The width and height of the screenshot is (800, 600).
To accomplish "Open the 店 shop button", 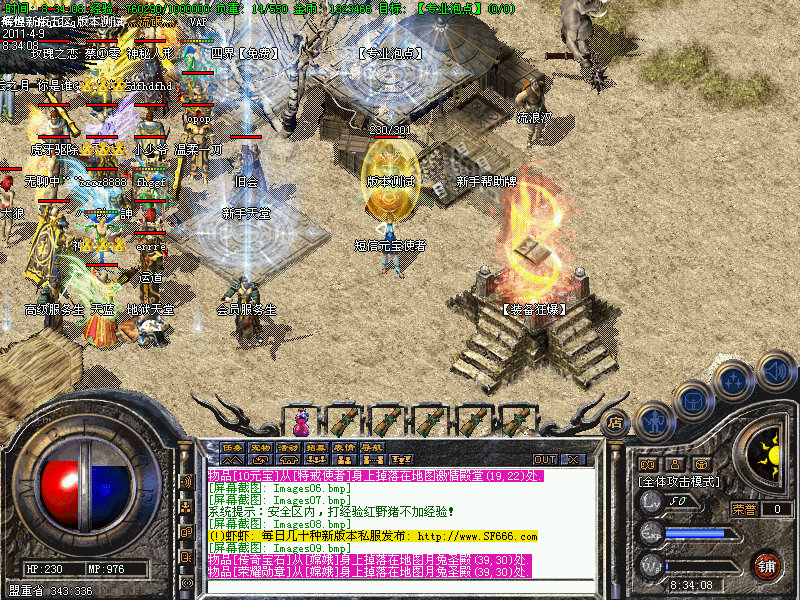I will pyautogui.click(x=617, y=422).
